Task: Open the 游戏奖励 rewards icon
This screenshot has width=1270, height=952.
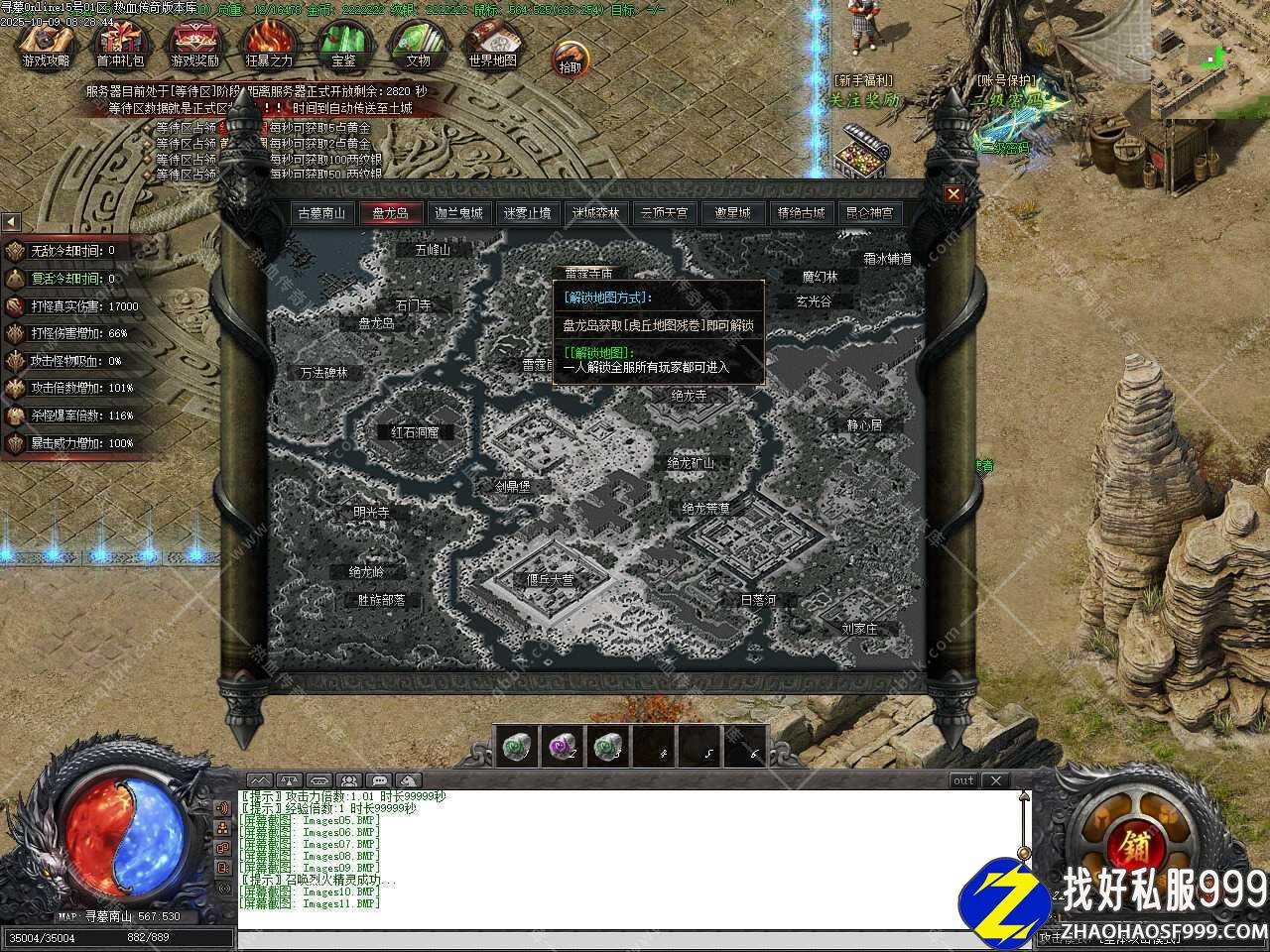Action: [194, 45]
